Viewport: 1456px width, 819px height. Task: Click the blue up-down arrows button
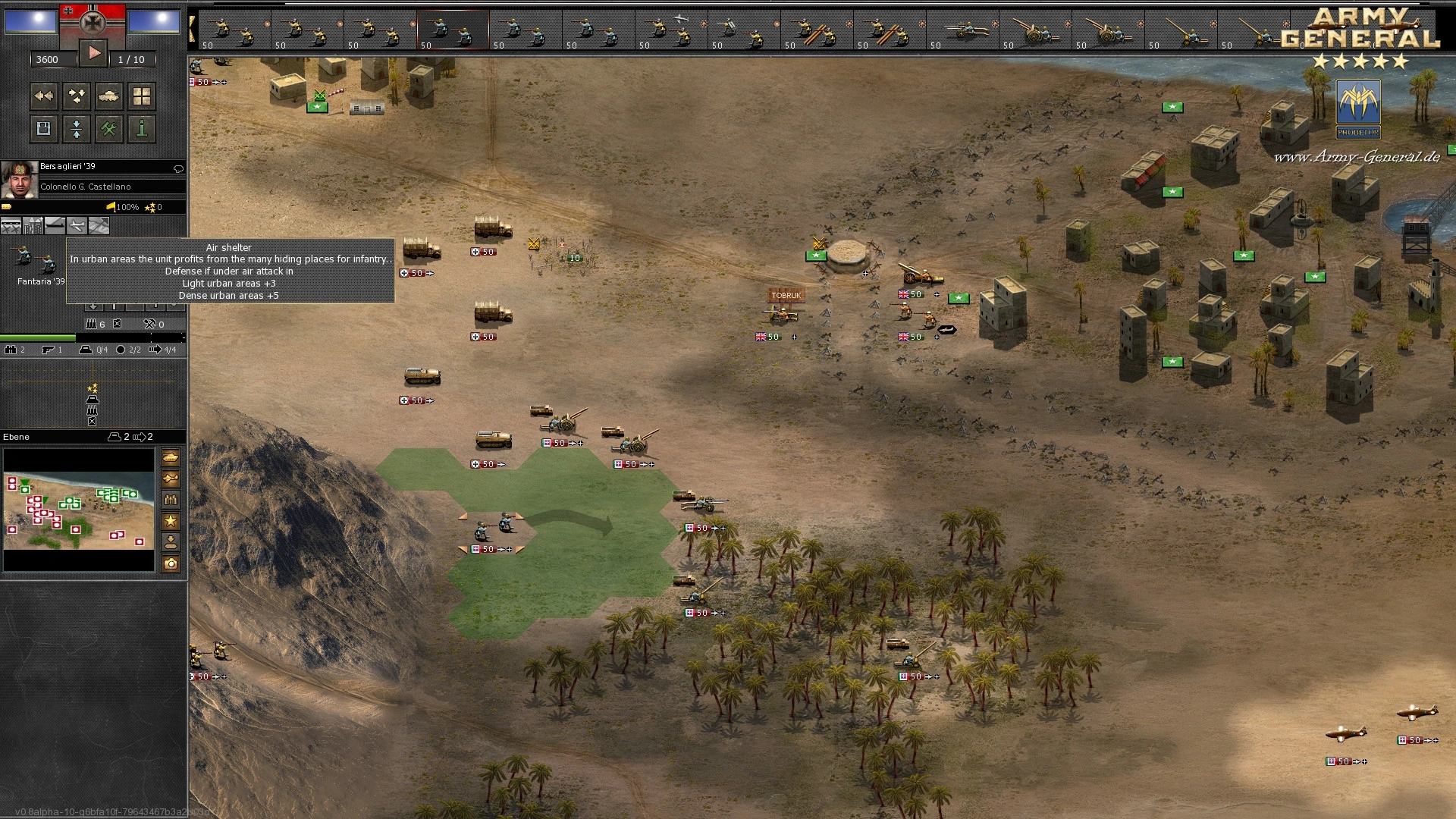[77, 129]
